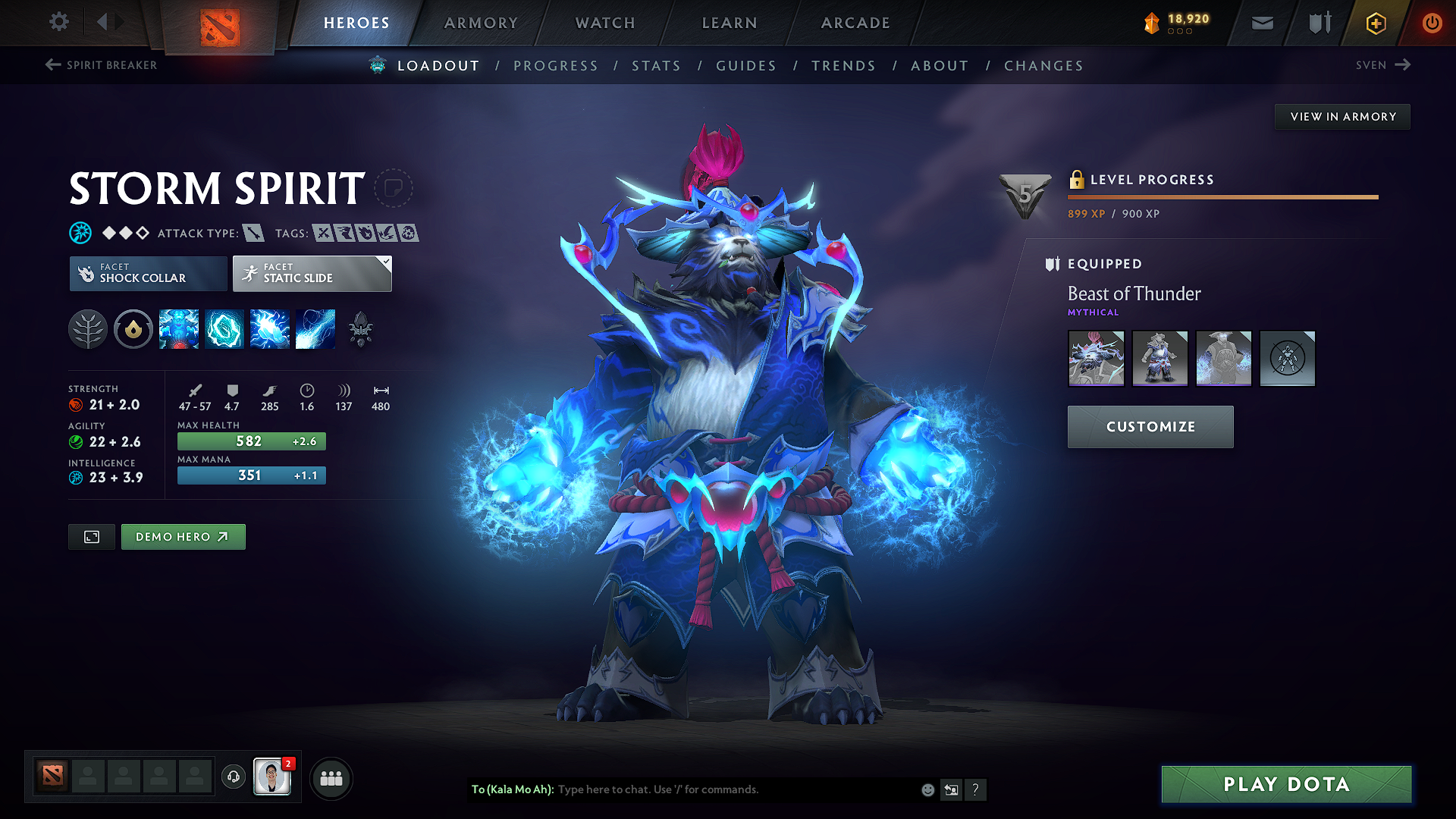Select the Shock Collar facet
The width and height of the screenshot is (1456, 819).
148,273
